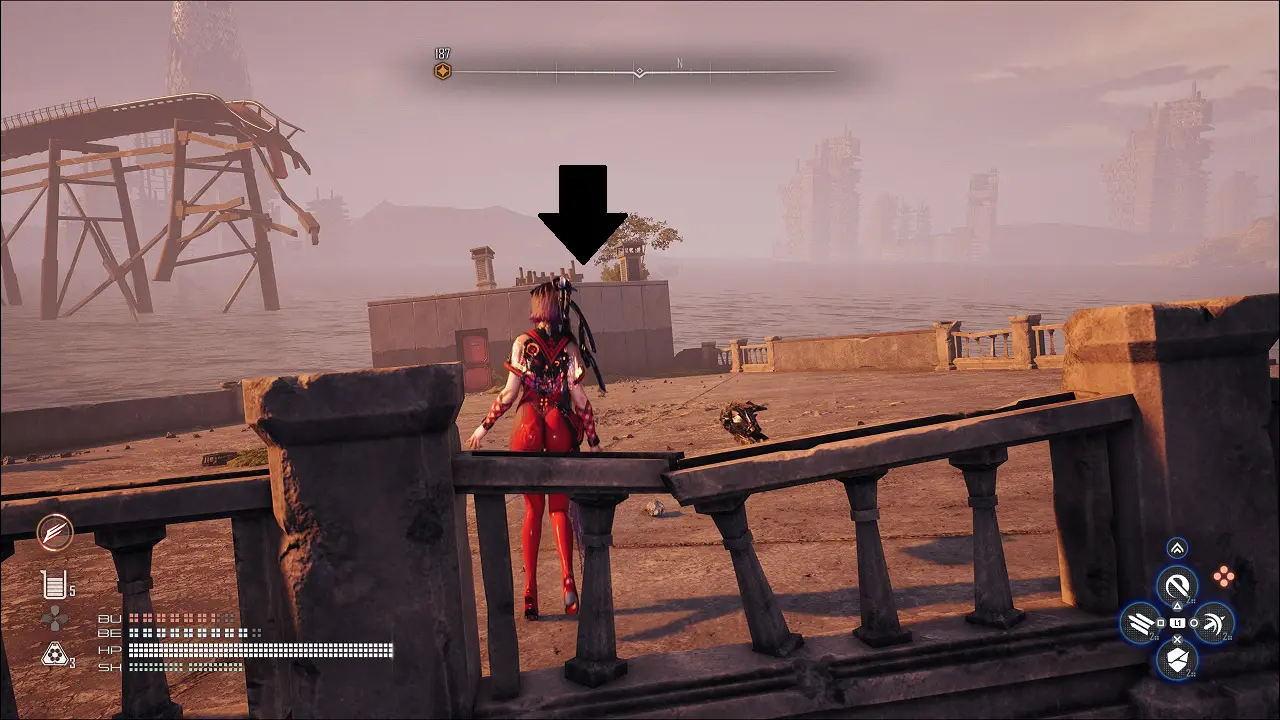Screen dimensions: 1280x720
Task: Click the compass bar's centre heading notch
Action: [639, 72]
